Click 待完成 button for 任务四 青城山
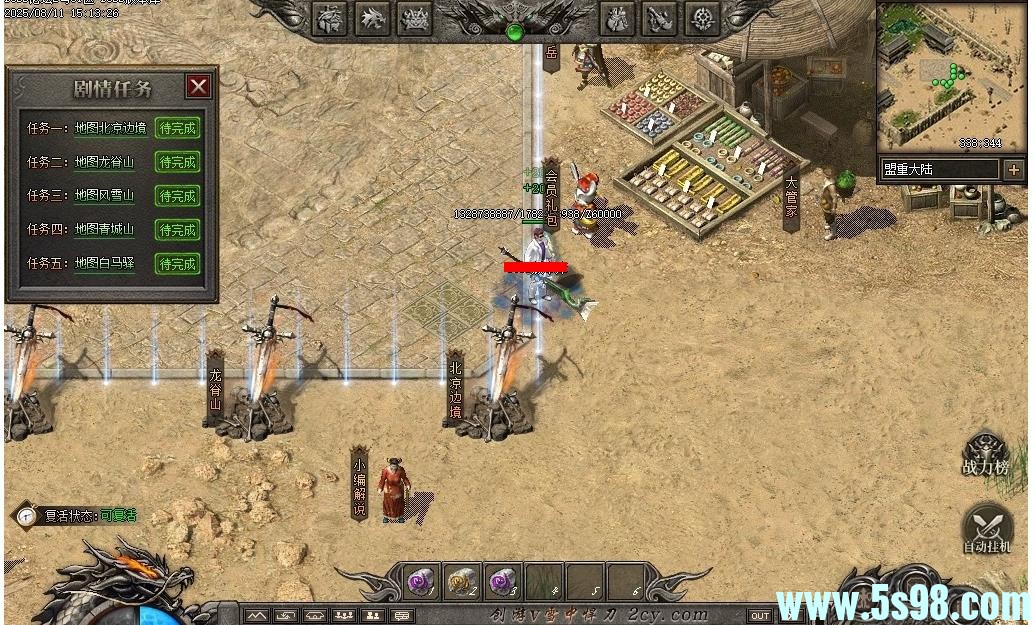Viewport: 1035px width, 625px height. click(x=178, y=230)
